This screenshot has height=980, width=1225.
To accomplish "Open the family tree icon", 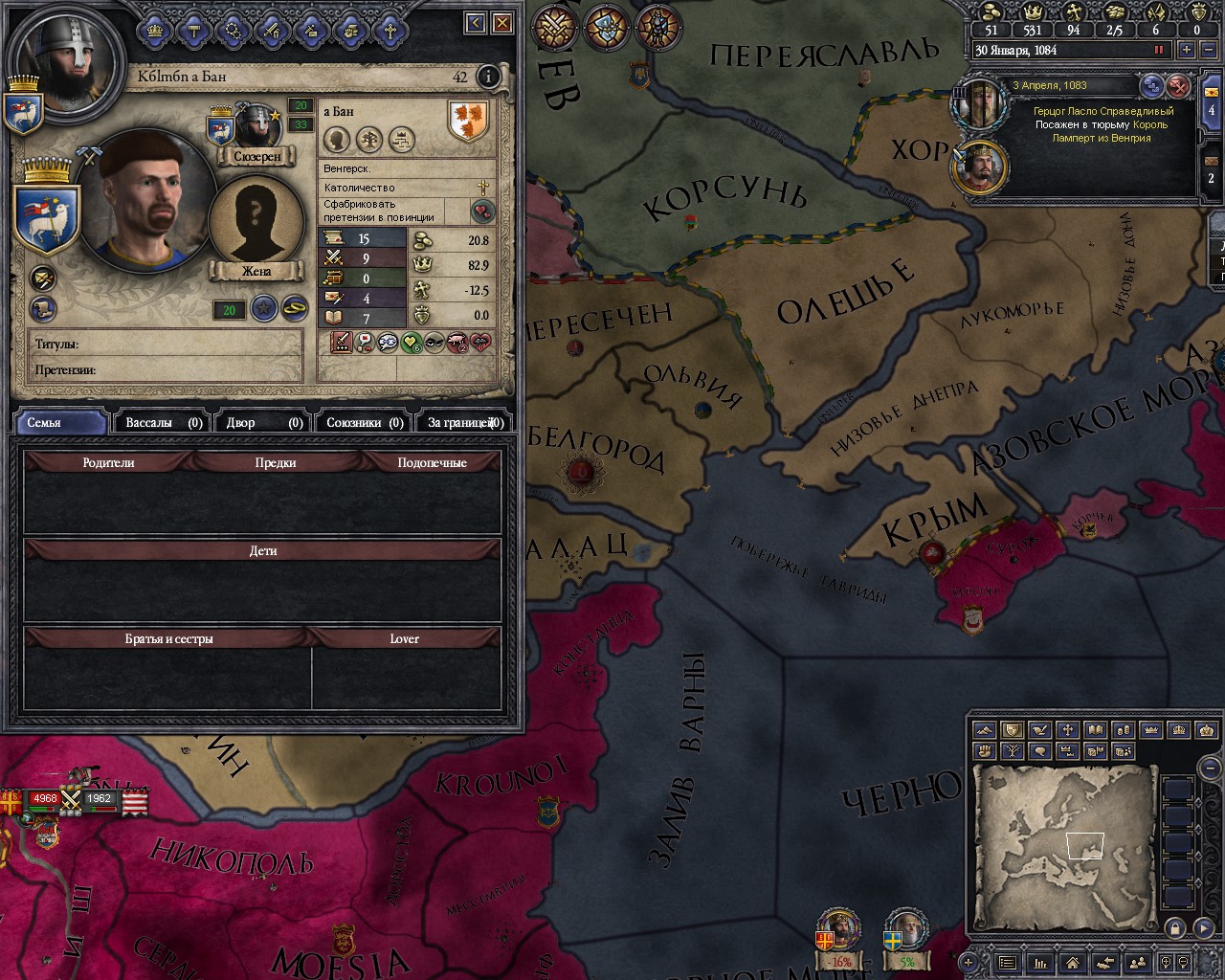I will (x=369, y=140).
